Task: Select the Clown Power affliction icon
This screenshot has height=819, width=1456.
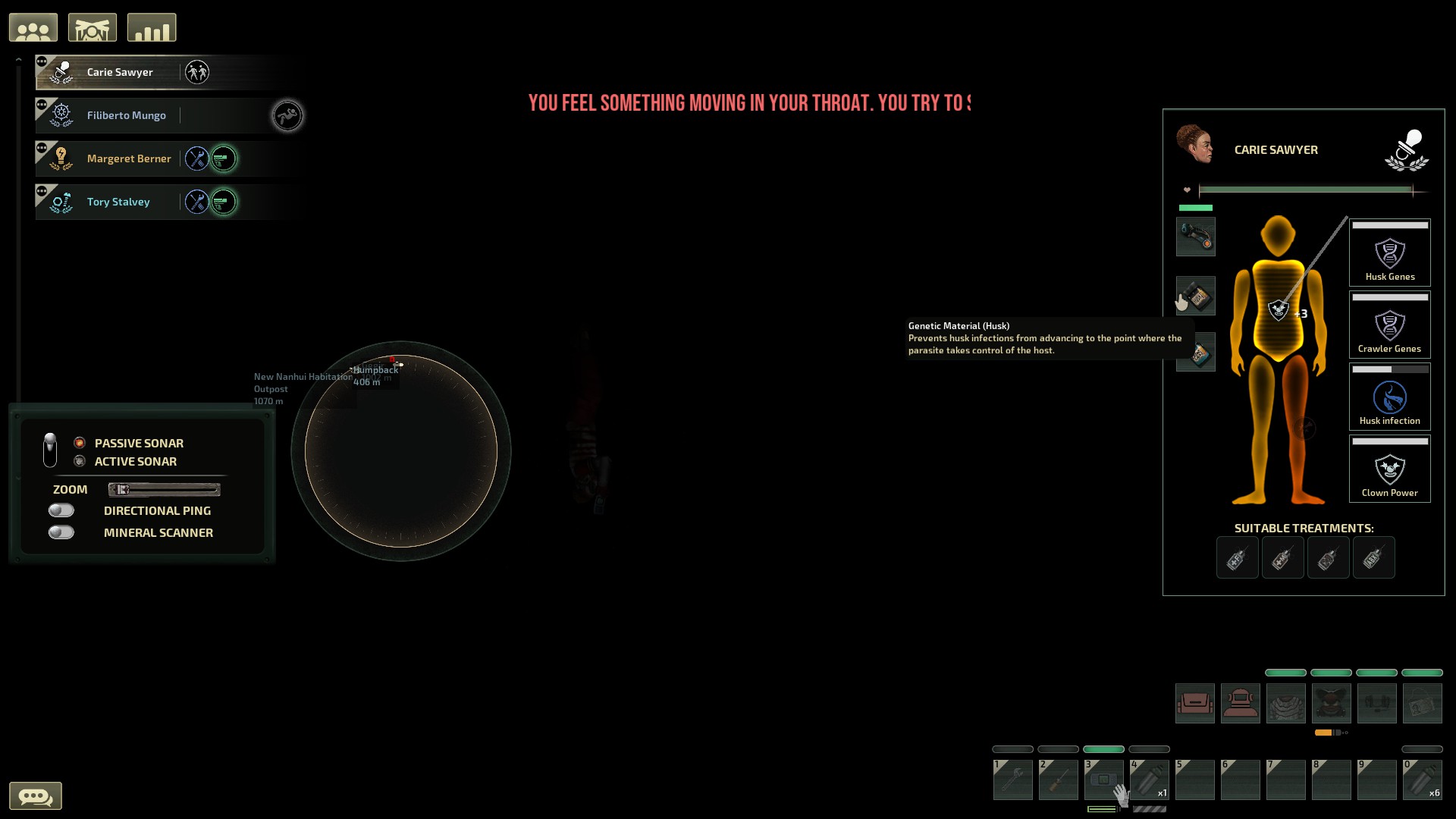Action: click(x=1390, y=469)
